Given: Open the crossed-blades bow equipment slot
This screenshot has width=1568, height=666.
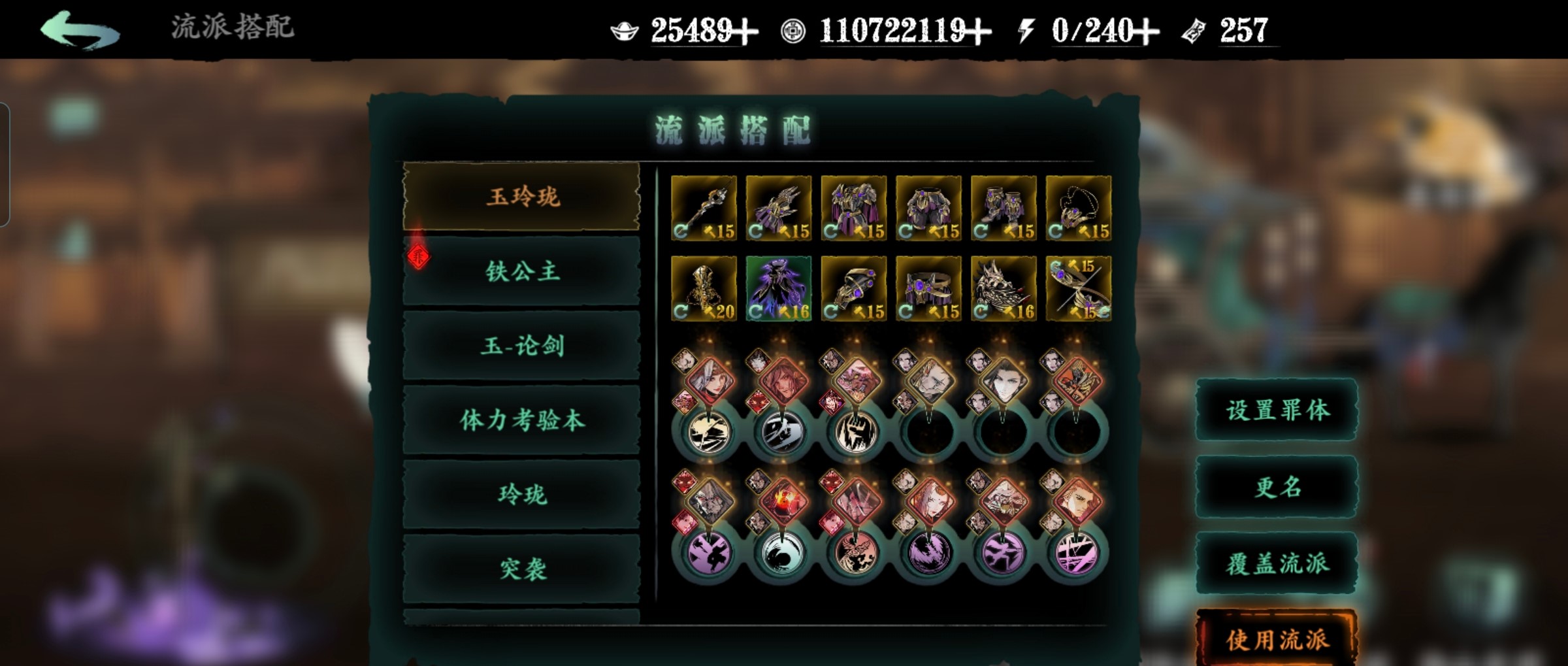Looking at the screenshot, I should pos(1079,288).
